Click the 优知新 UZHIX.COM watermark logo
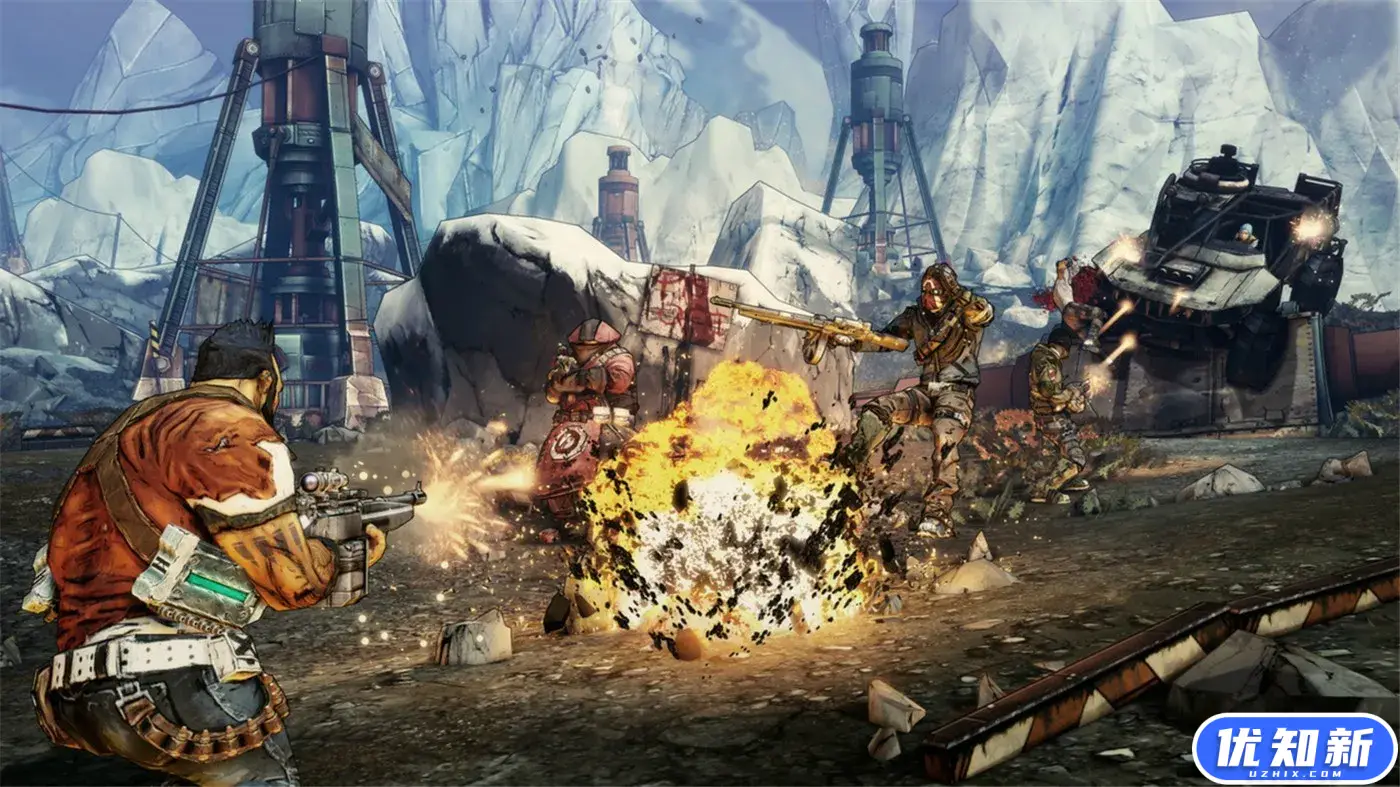The height and width of the screenshot is (787, 1400). pyautogui.click(x=1295, y=749)
